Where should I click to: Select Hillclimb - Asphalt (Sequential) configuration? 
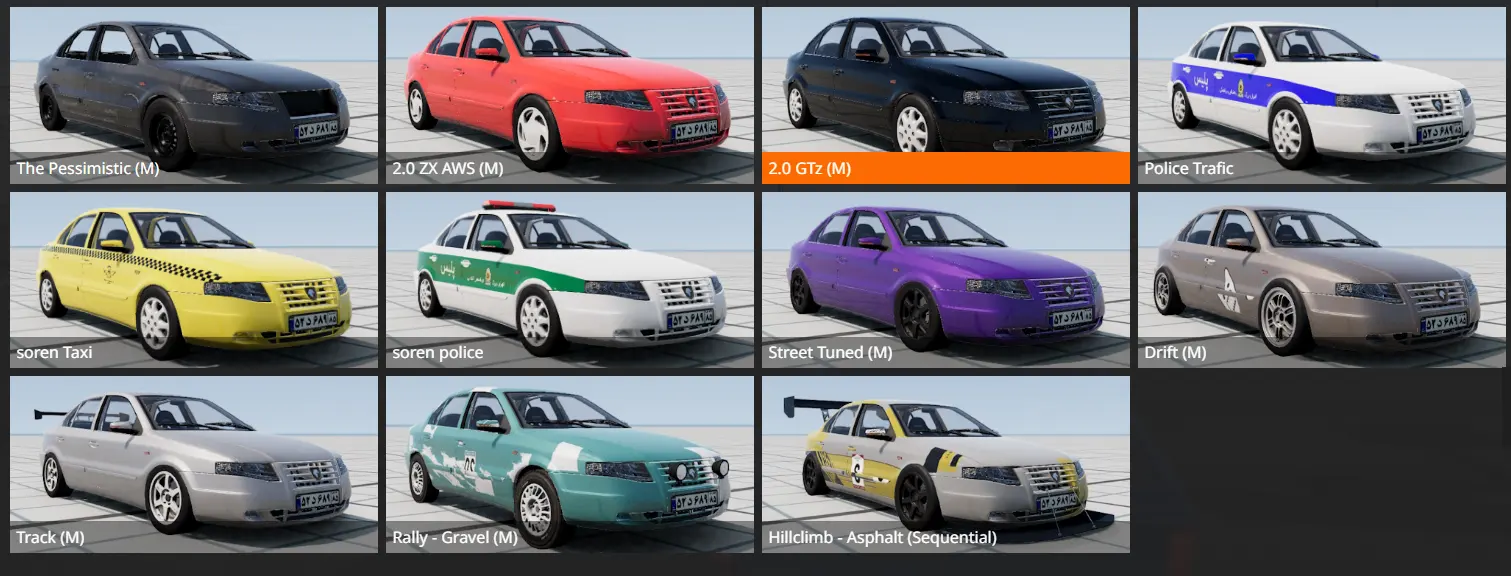[x=946, y=463]
